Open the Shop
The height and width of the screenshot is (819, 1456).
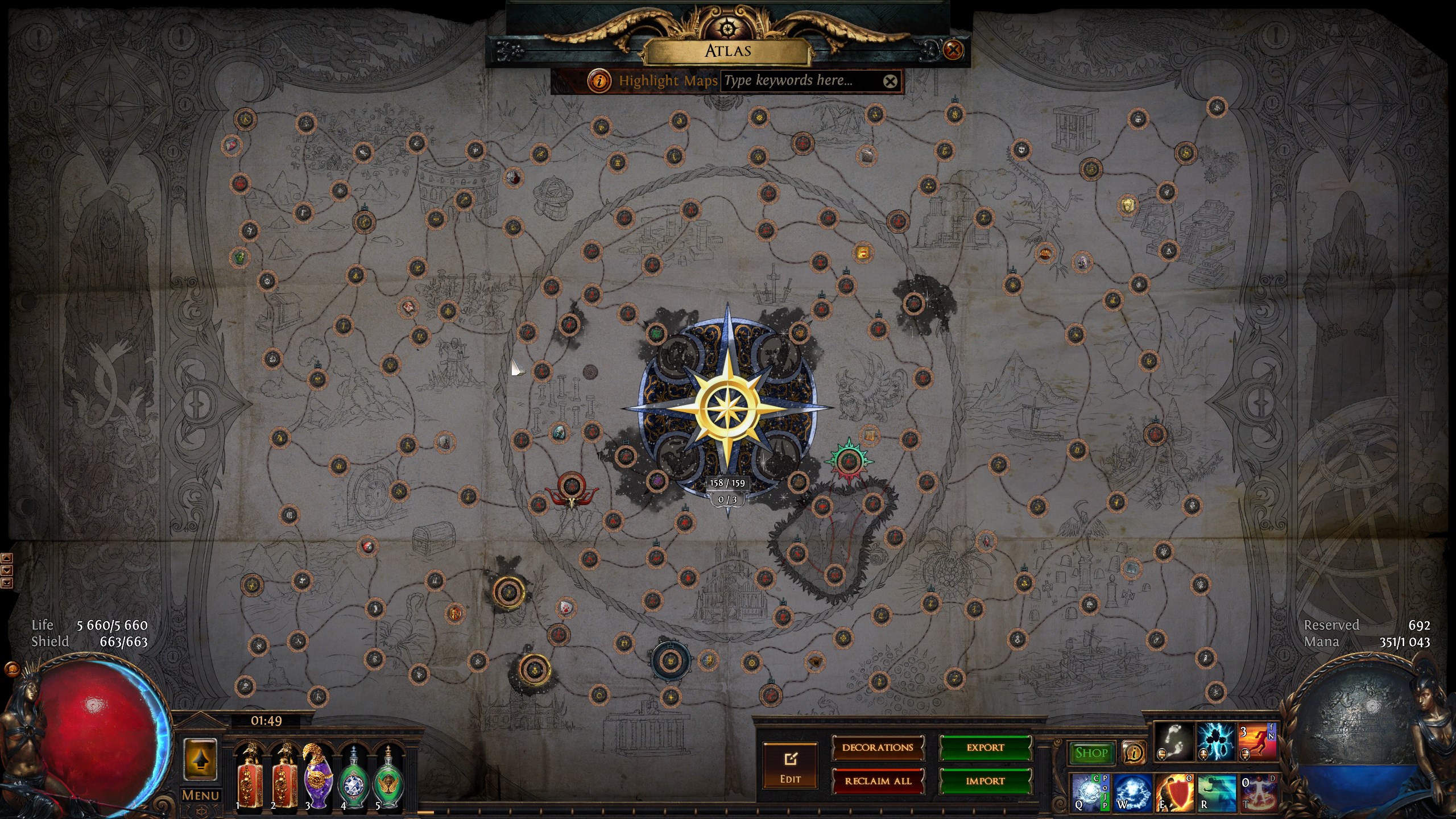point(1091,753)
